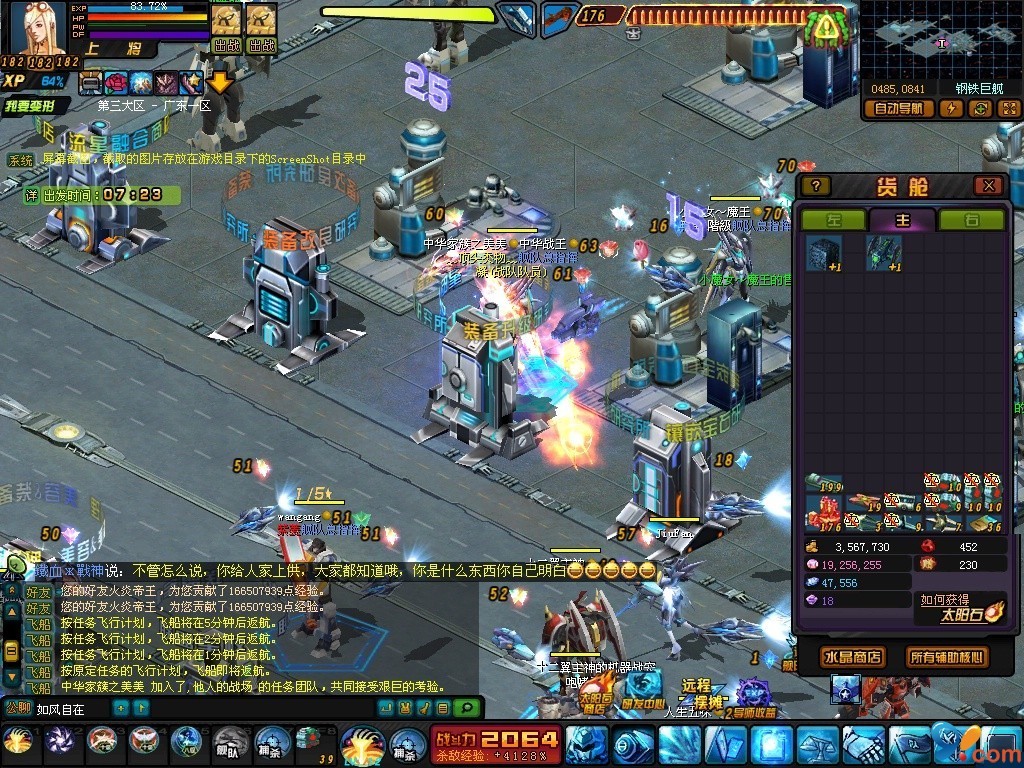The width and height of the screenshot is (1024, 768).
Task: Open the 公聊 public chat channel selector
Action: [x=17, y=709]
